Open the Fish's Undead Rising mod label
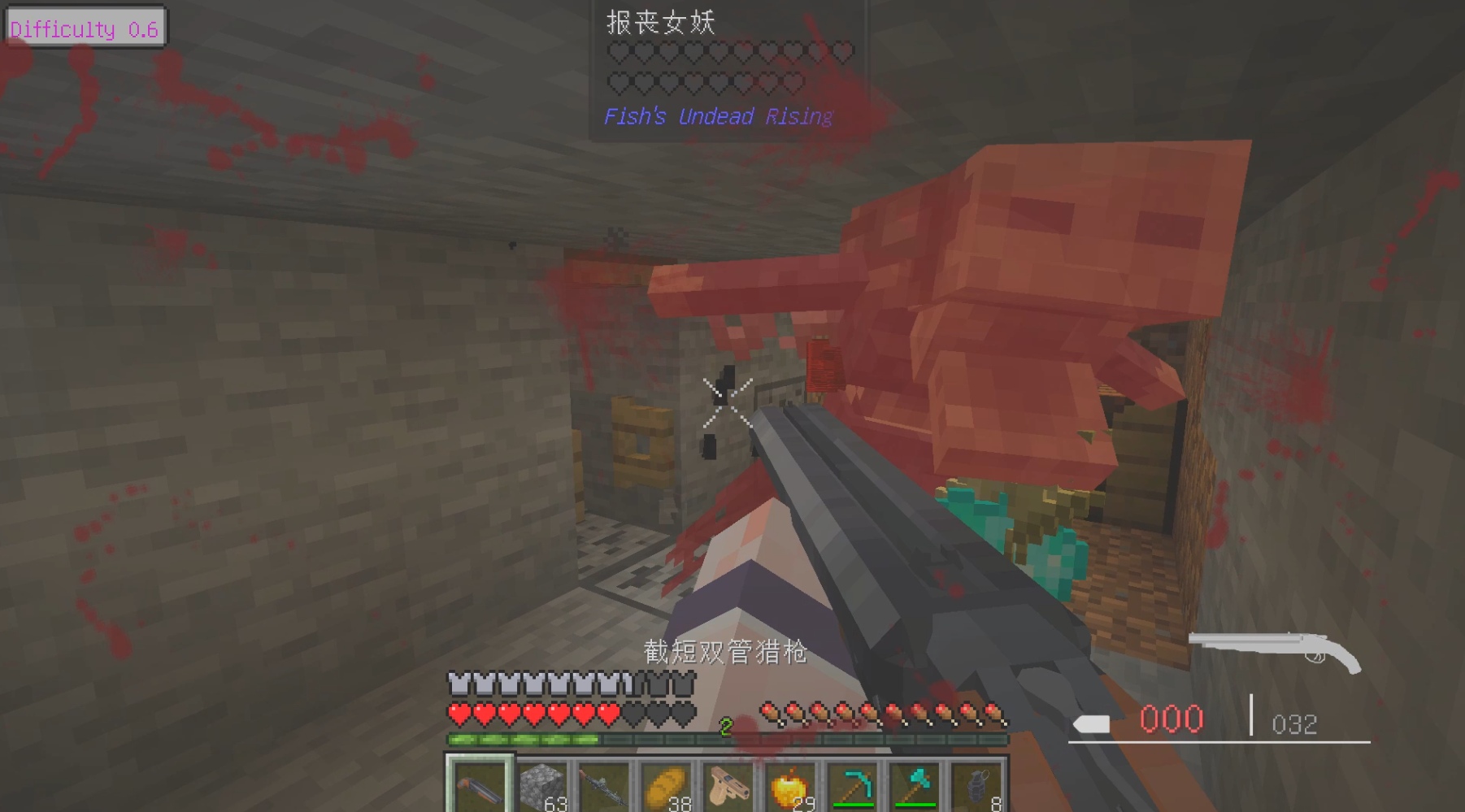Screen dimensions: 1465x812 tap(716, 117)
